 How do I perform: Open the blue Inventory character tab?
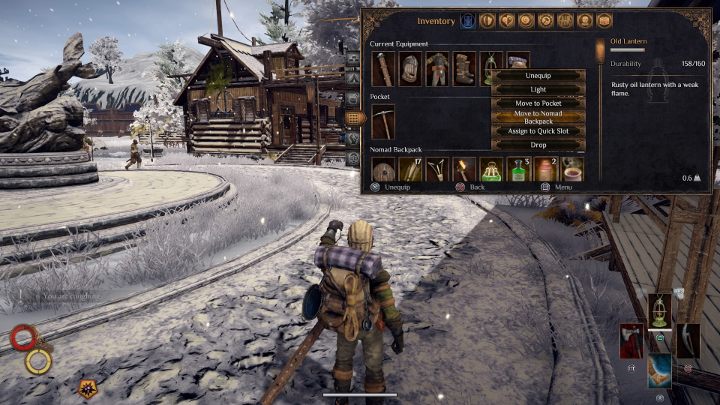tap(467, 20)
